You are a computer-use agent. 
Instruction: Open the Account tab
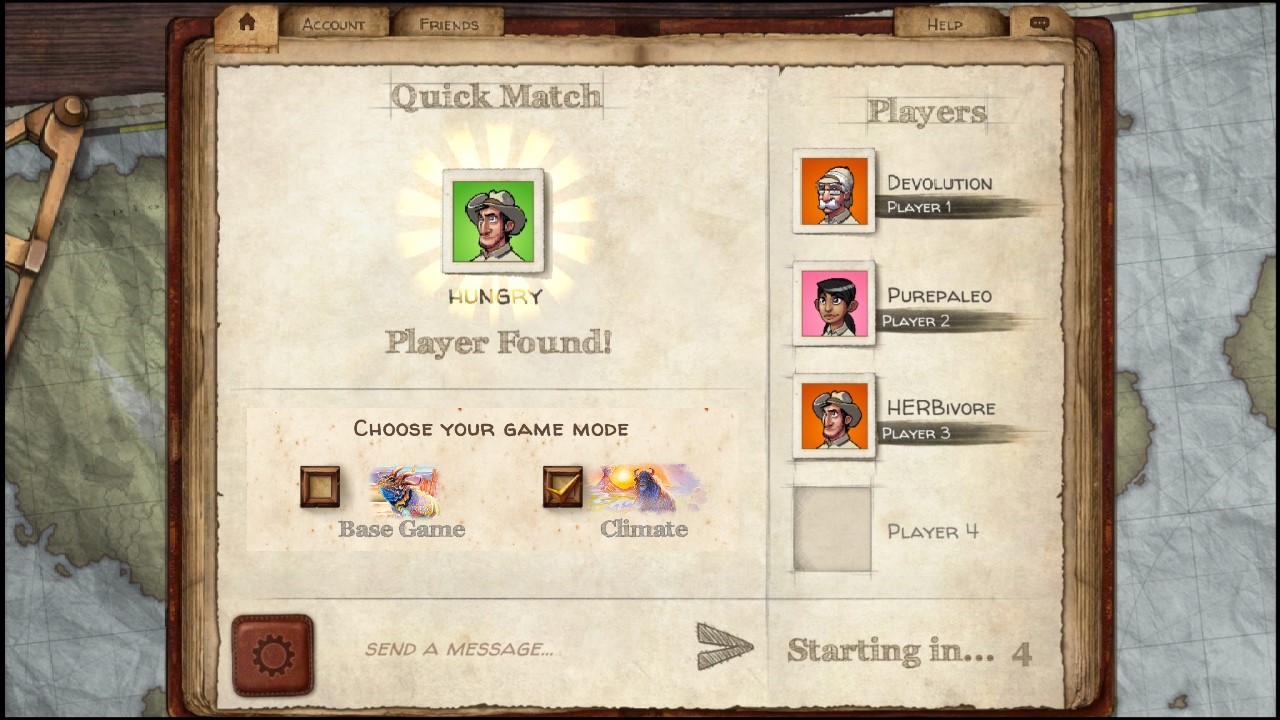(x=333, y=24)
